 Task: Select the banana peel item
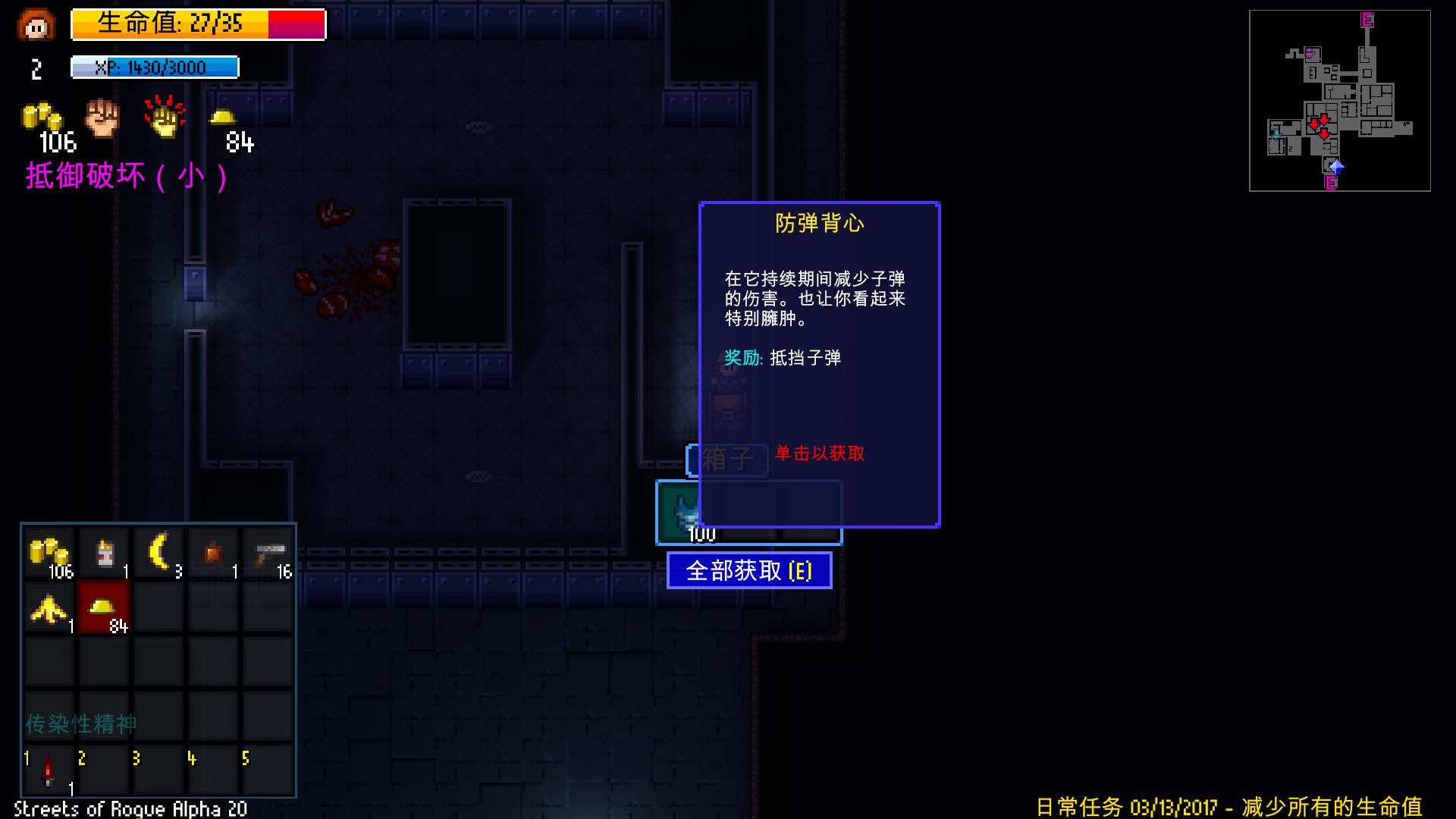tap(49, 608)
